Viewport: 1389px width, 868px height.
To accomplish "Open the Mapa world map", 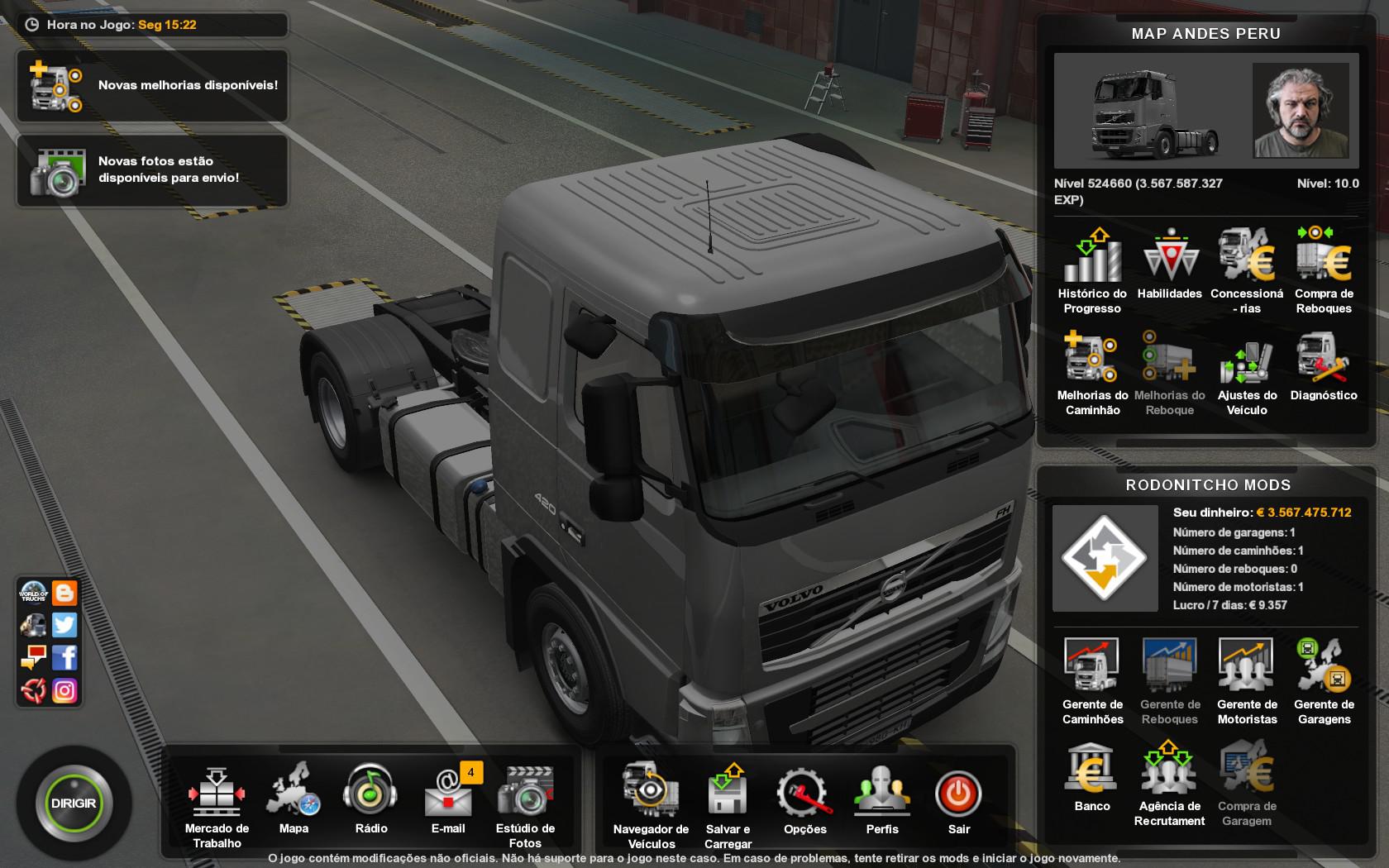I will [294, 798].
